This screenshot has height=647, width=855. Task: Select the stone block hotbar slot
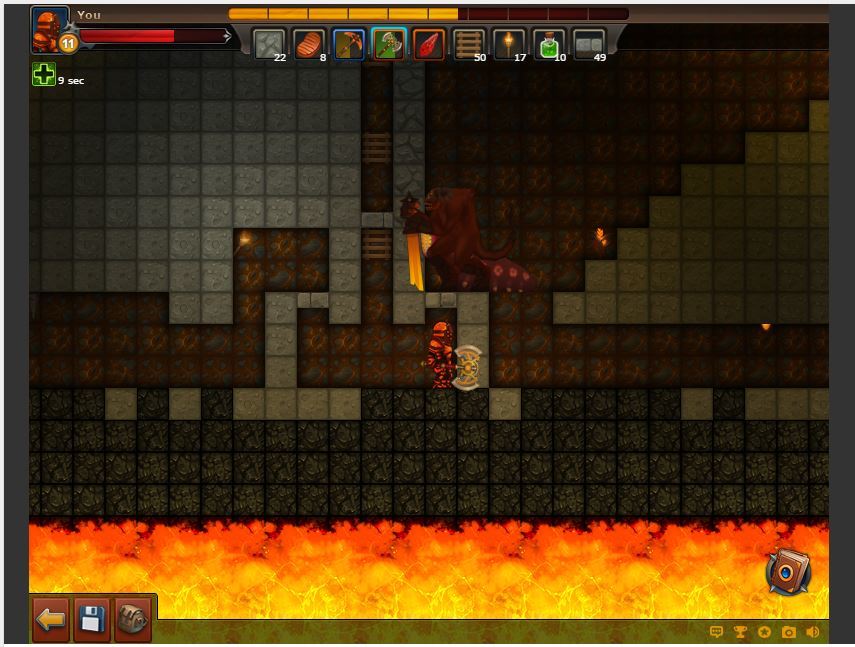(269, 44)
